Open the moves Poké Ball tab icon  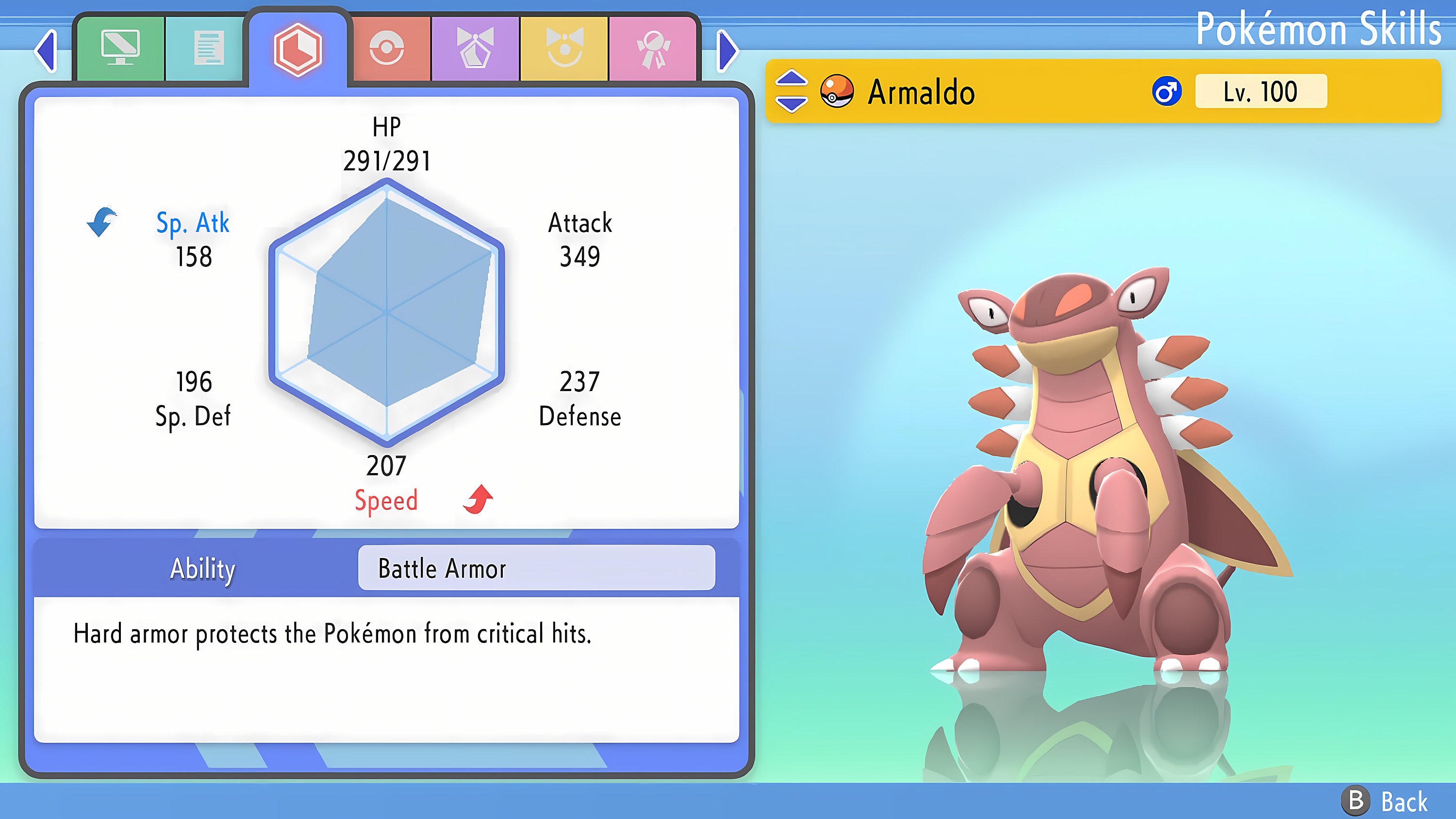(x=387, y=48)
